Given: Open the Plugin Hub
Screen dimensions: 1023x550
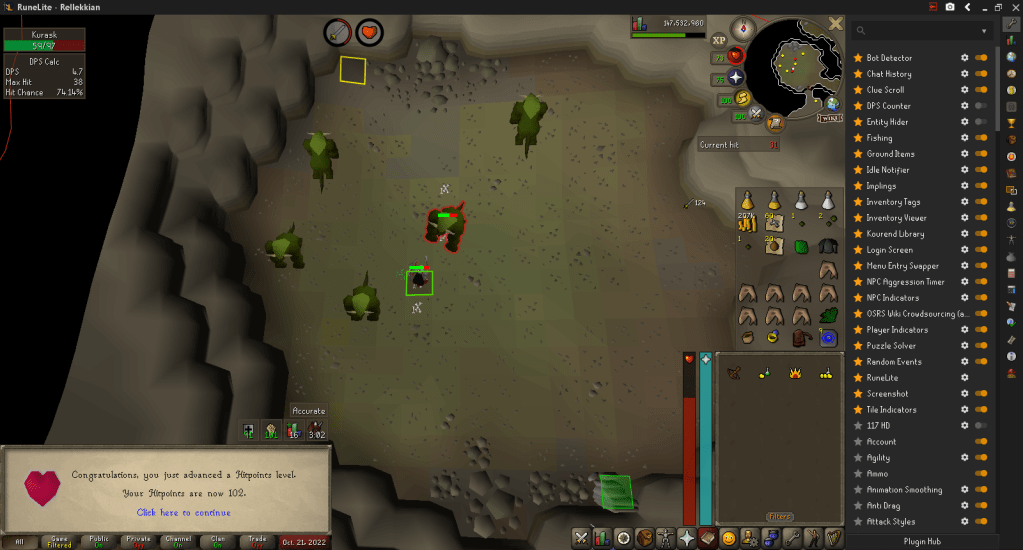Looking at the screenshot, I should point(921,541).
